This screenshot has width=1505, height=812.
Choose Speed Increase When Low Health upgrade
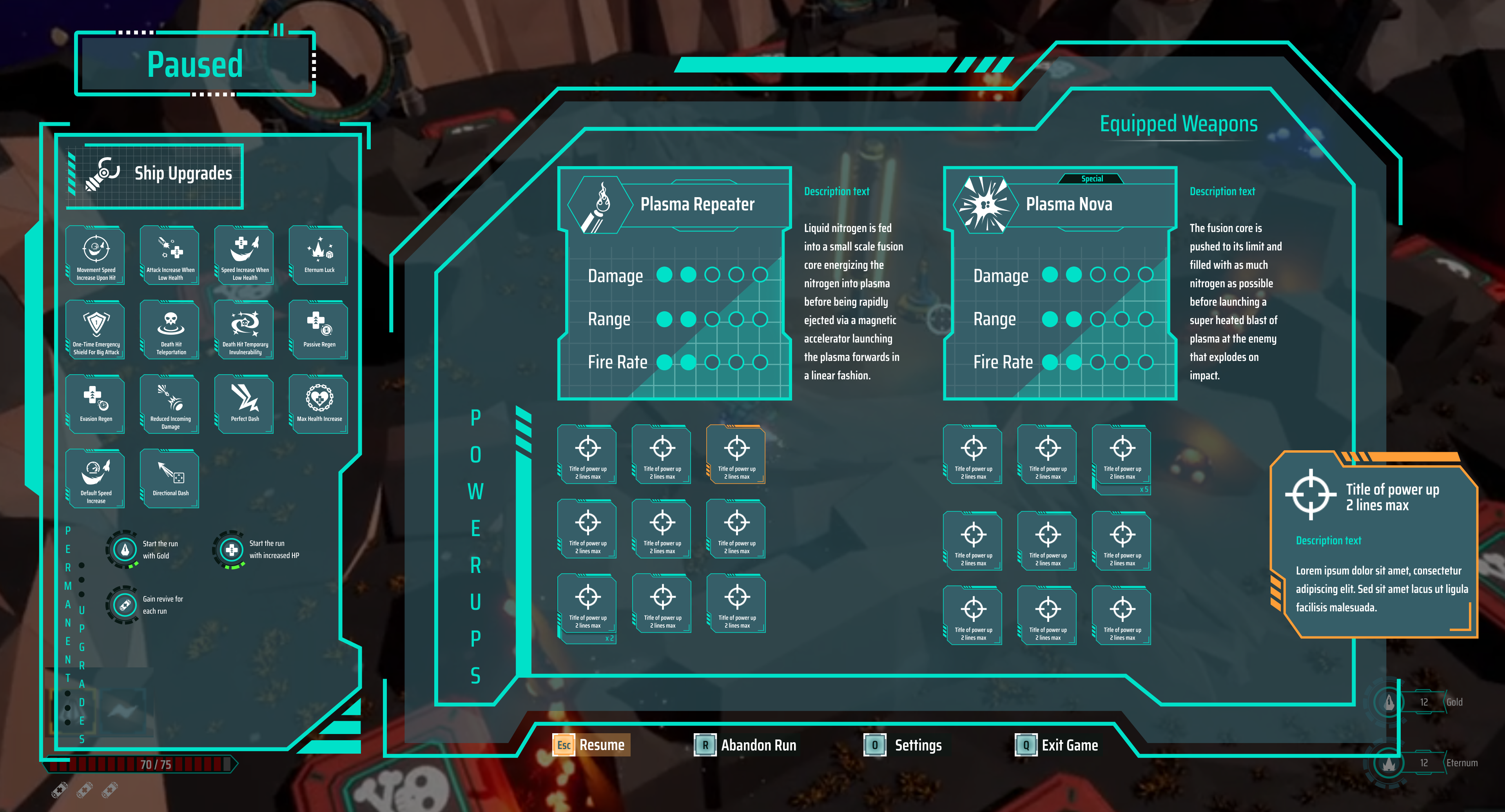[x=245, y=255]
